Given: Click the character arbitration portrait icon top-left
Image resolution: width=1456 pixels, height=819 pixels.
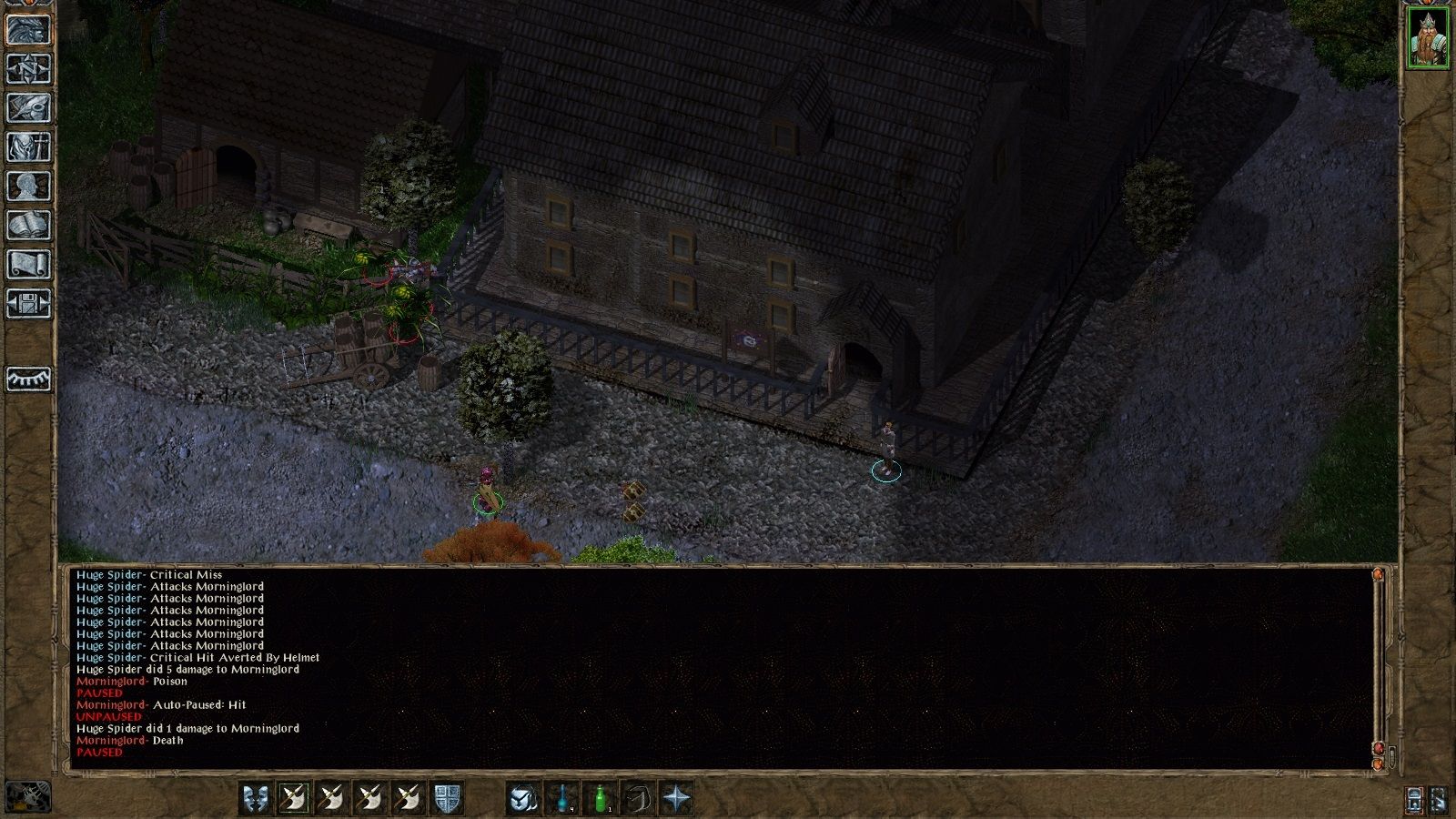Looking at the screenshot, I should coord(27,30).
